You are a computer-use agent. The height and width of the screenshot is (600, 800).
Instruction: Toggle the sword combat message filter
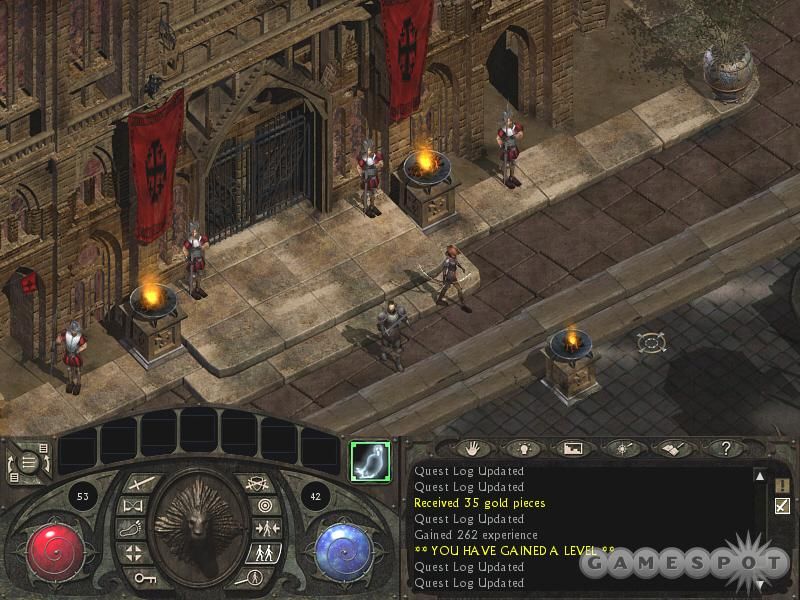pyautogui.click(x=782, y=506)
